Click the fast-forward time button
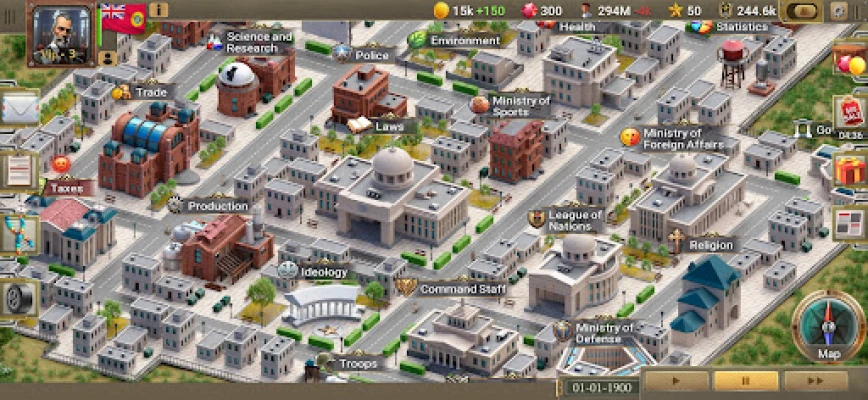Image resolution: width=868 pixels, height=400 pixels. click(816, 381)
